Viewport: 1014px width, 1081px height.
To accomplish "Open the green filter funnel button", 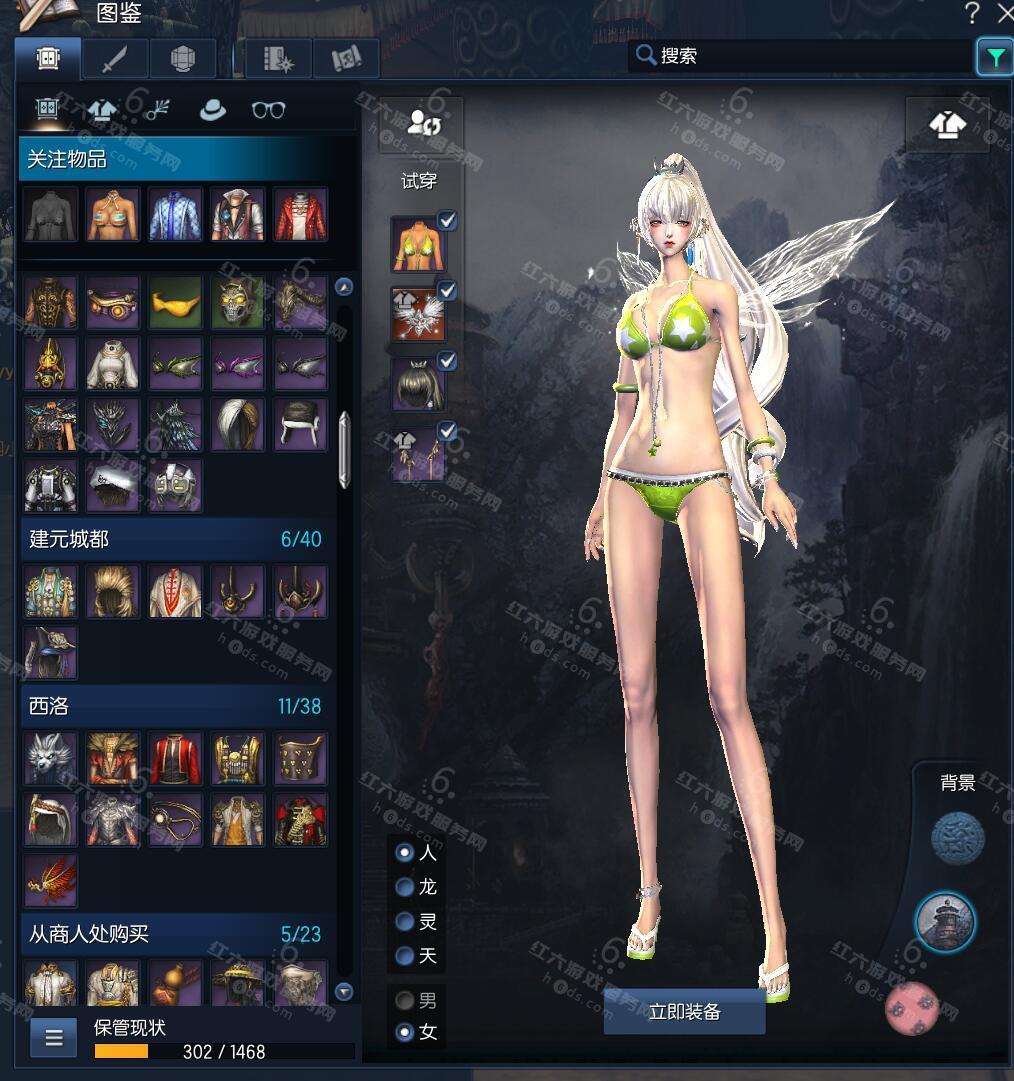I will (994, 58).
